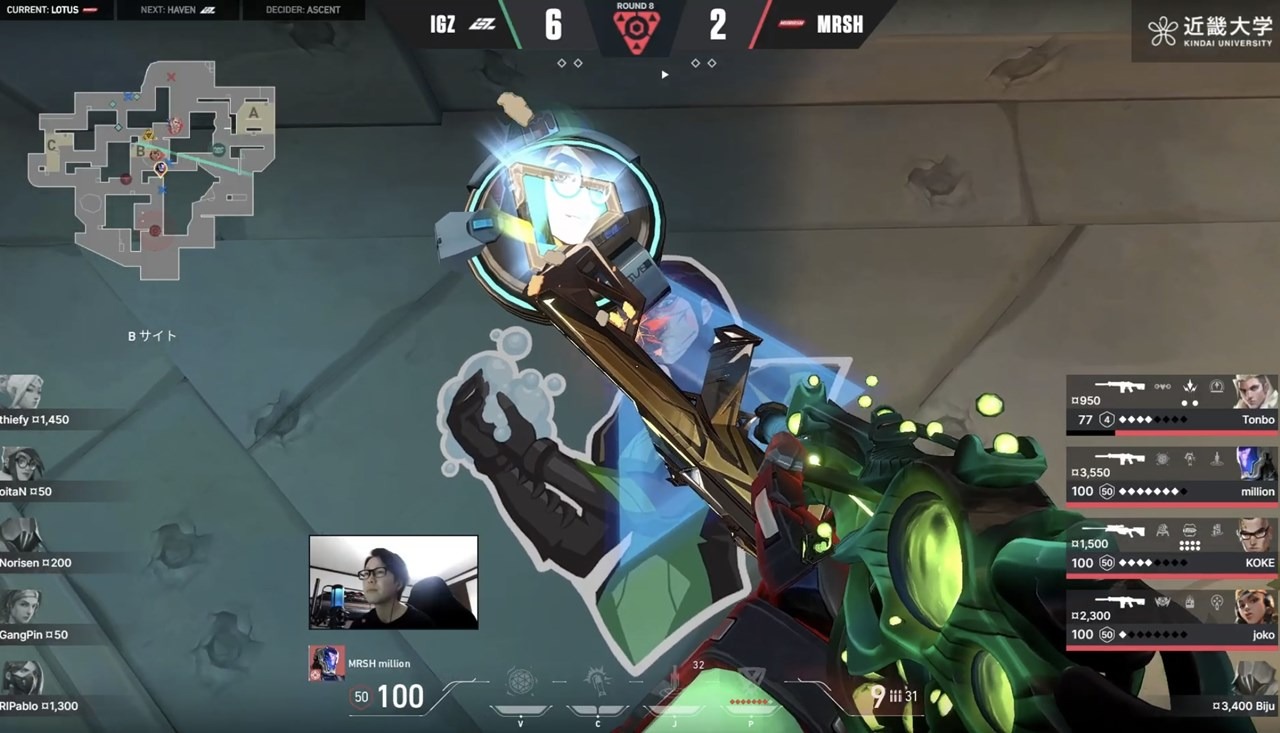Select the CURRENT: LOTUS map indicator
This screenshot has height=733, width=1280.
(x=57, y=10)
